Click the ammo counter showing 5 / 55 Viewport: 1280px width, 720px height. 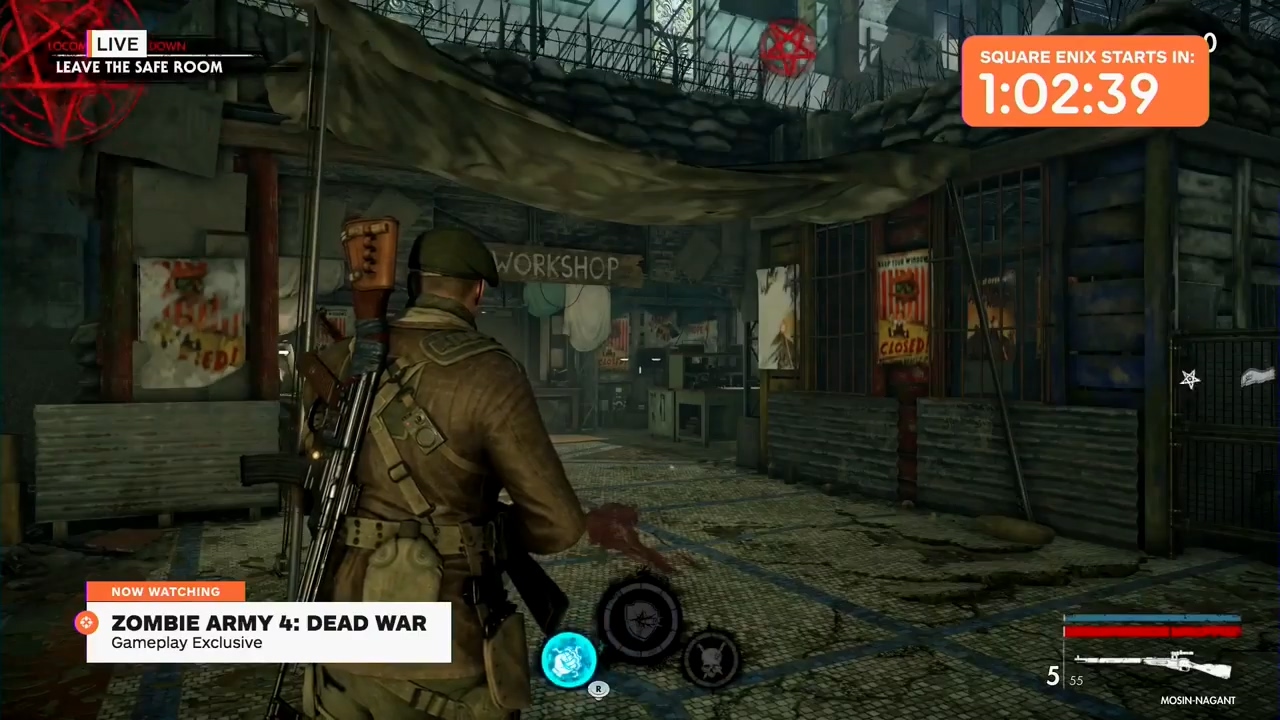[1063, 678]
